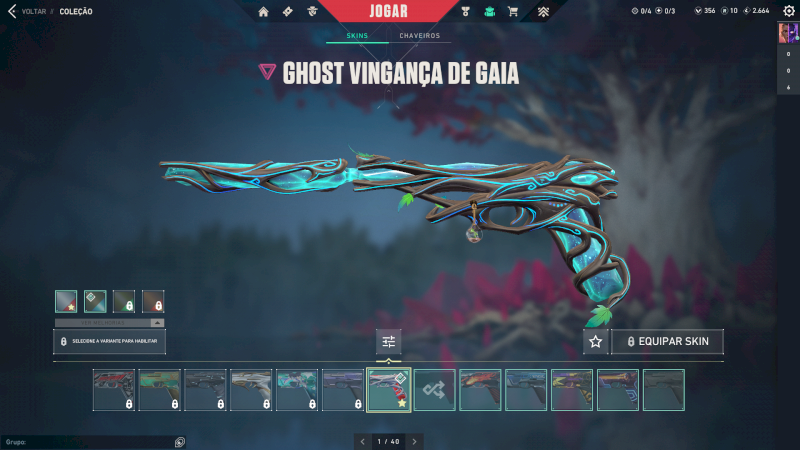Open the settings gear
The width and height of the screenshot is (800, 450).
click(x=788, y=11)
